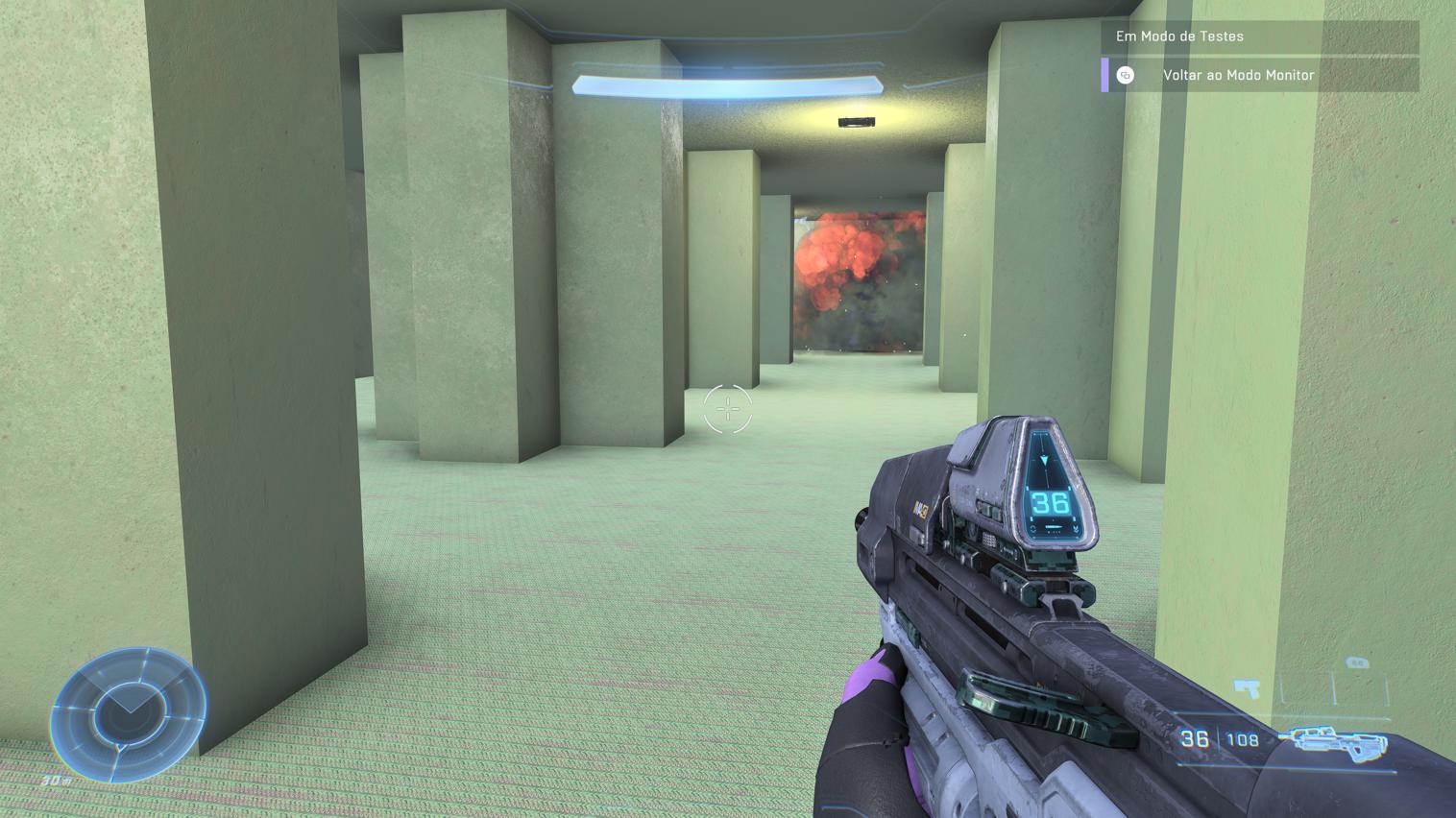The height and width of the screenshot is (818, 1456).
Task: Click the motion tracker radar circle
Action: coord(130,710)
